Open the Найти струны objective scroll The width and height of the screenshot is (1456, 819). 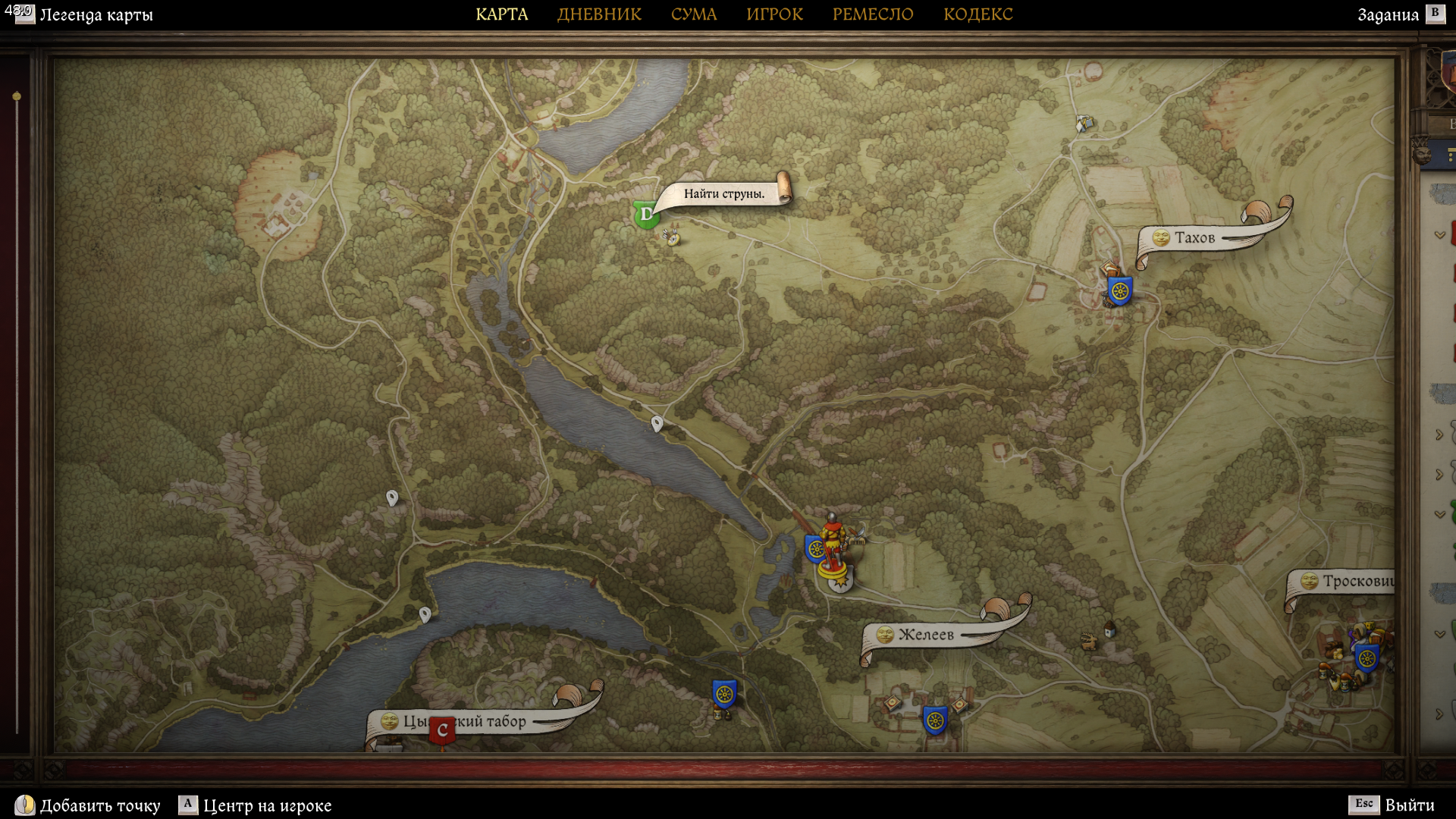(723, 194)
